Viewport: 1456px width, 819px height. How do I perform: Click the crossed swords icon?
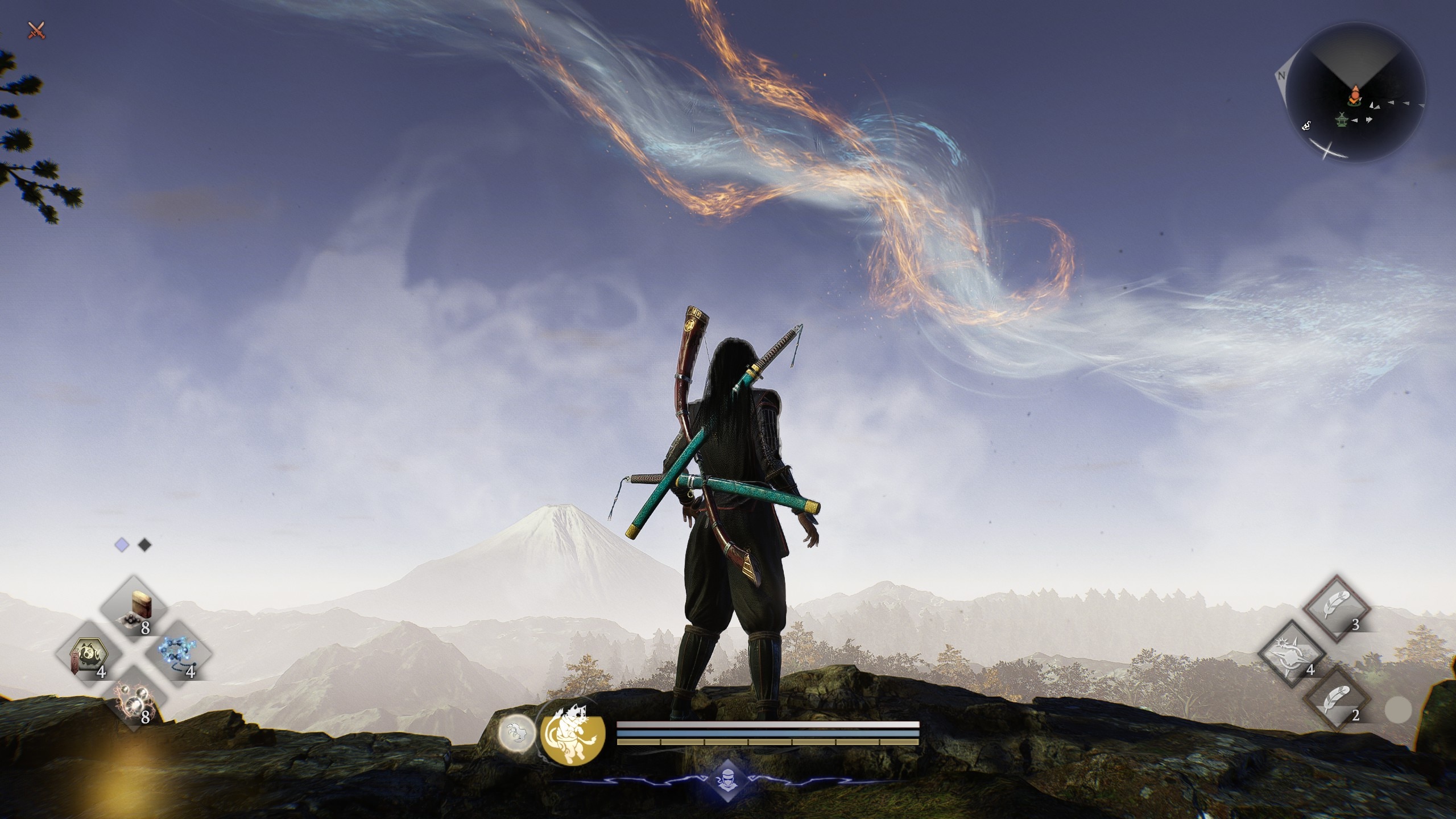pos(36,30)
